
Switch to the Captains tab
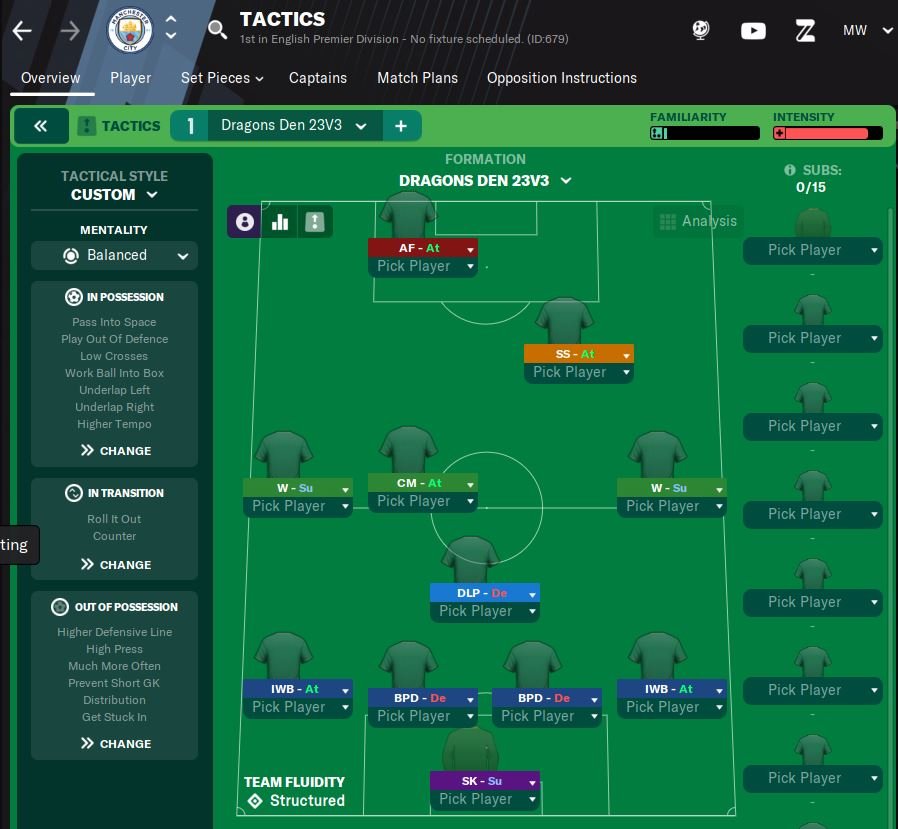pyautogui.click(x=318, y=78)
